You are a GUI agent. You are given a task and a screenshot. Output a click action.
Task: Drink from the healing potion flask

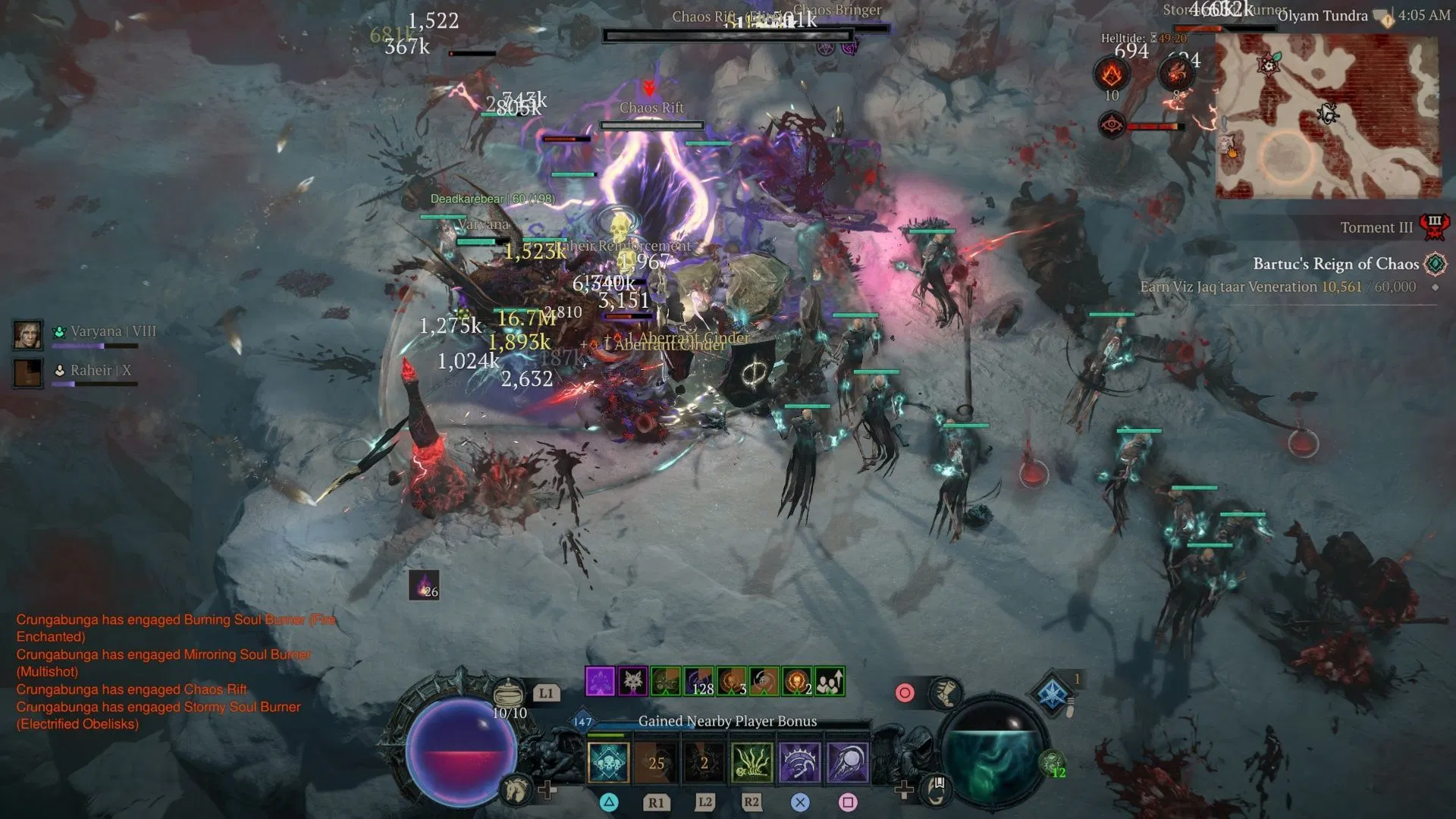pos(508,693)
